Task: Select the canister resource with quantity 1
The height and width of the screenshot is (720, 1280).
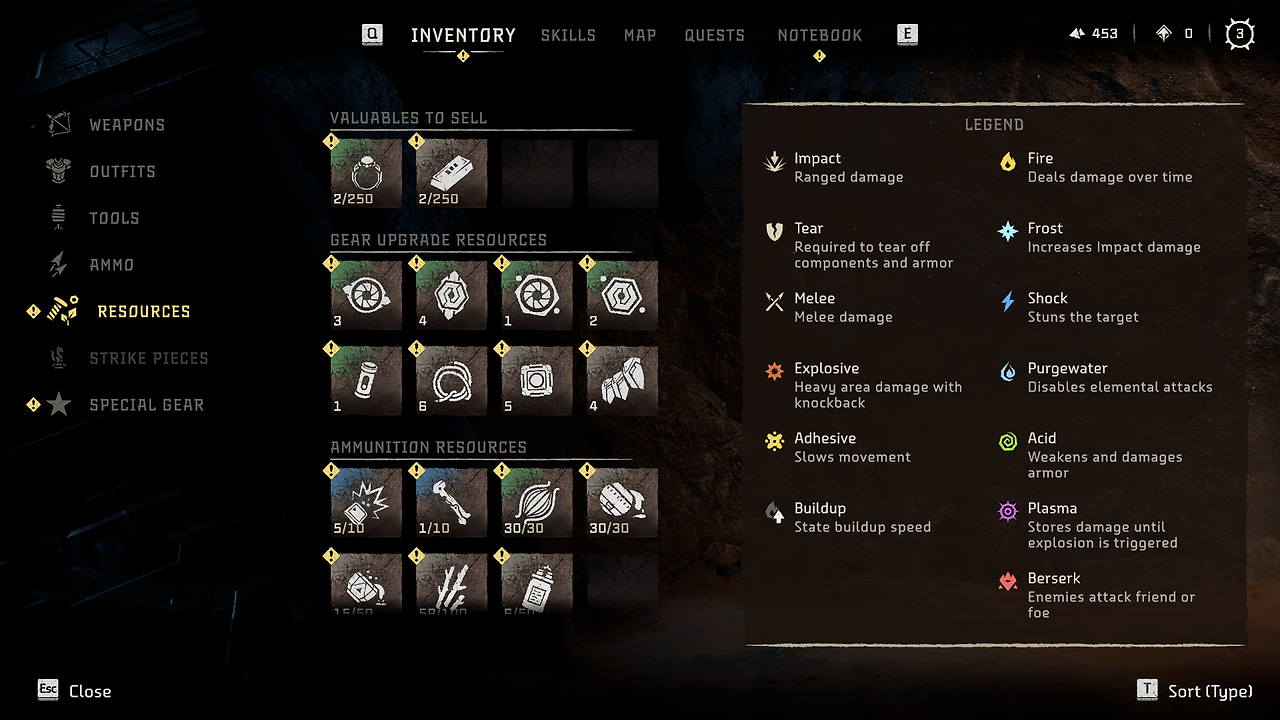Action: pos(366,380)
